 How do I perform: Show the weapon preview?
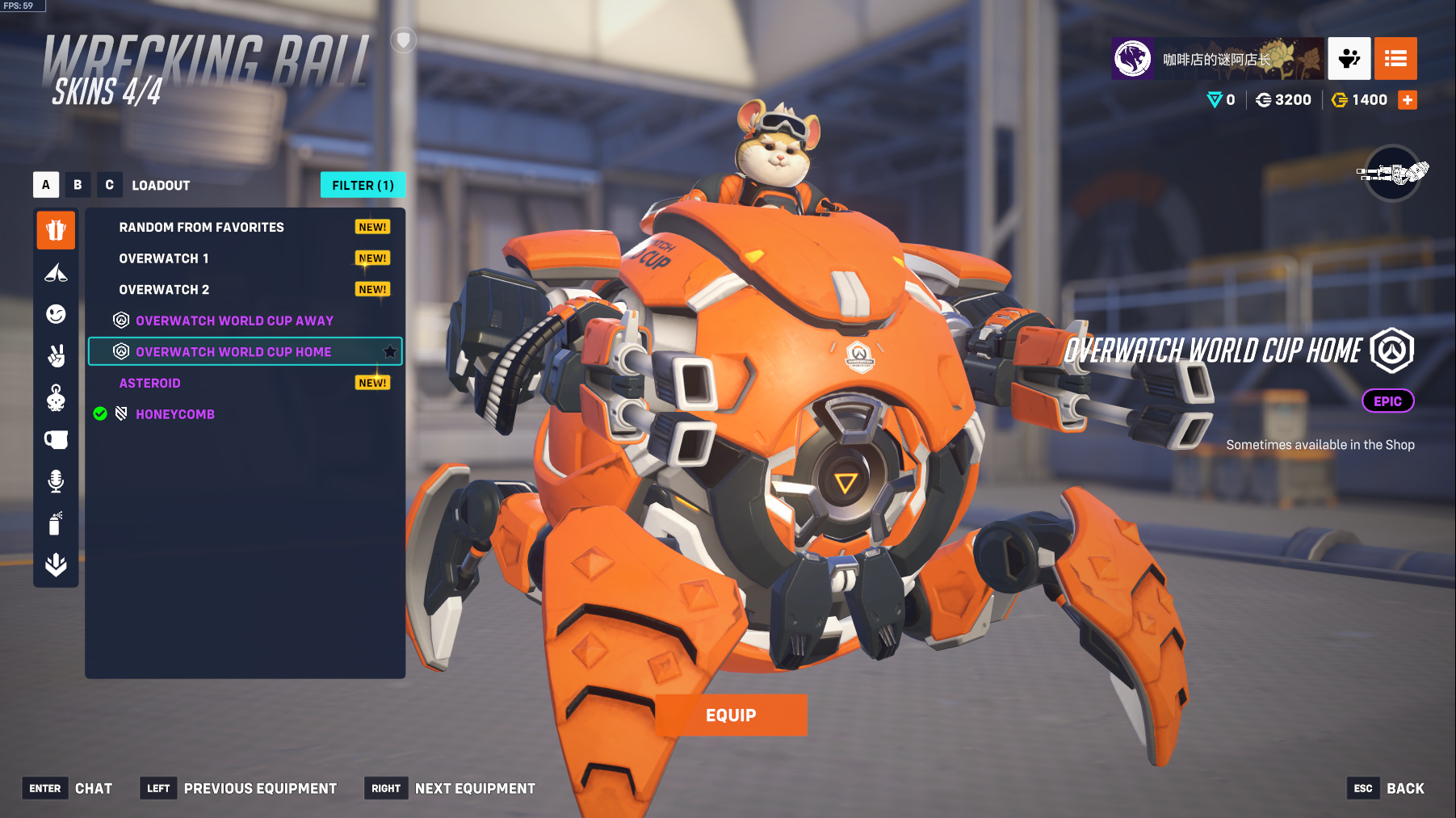[1392, 173]
